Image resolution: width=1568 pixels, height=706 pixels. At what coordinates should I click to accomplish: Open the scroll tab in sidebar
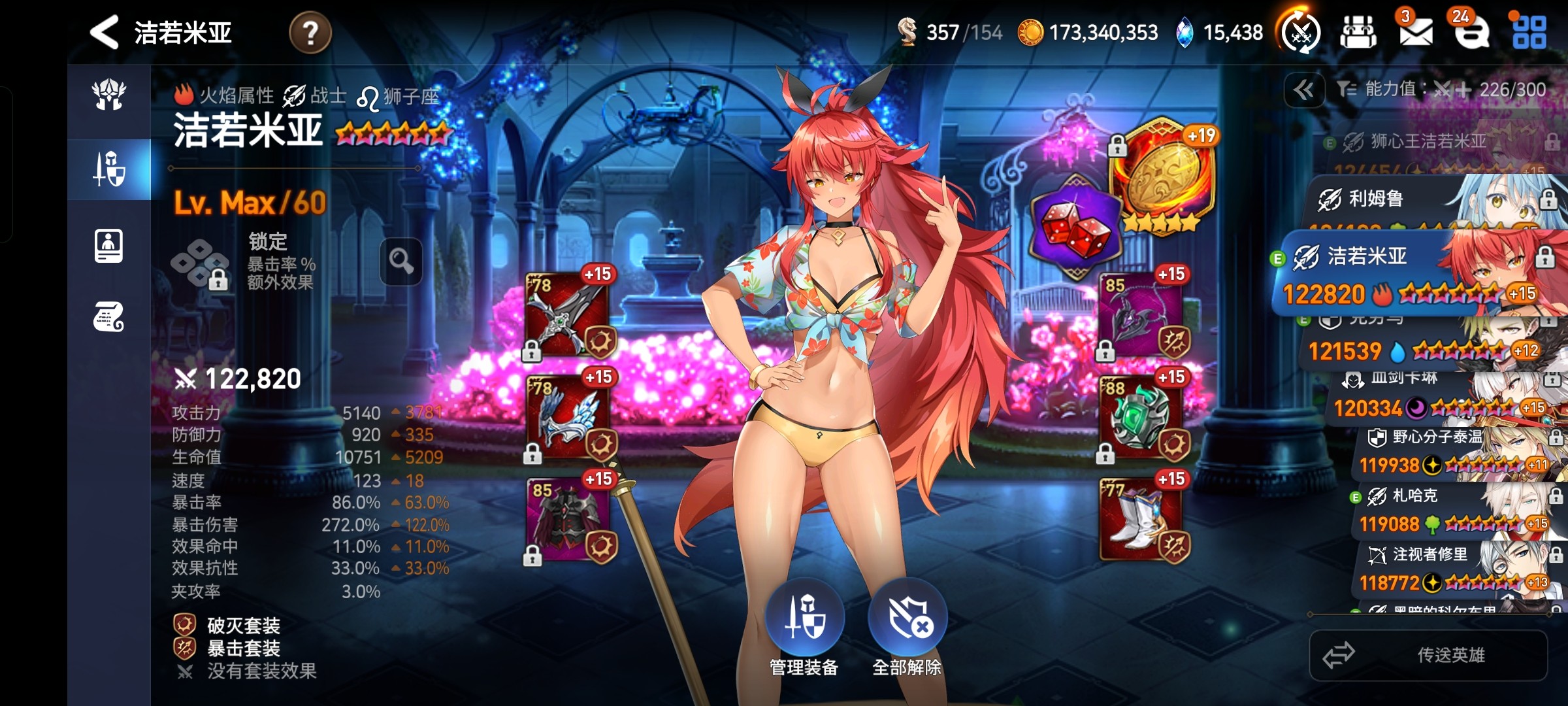click(108, 317)
